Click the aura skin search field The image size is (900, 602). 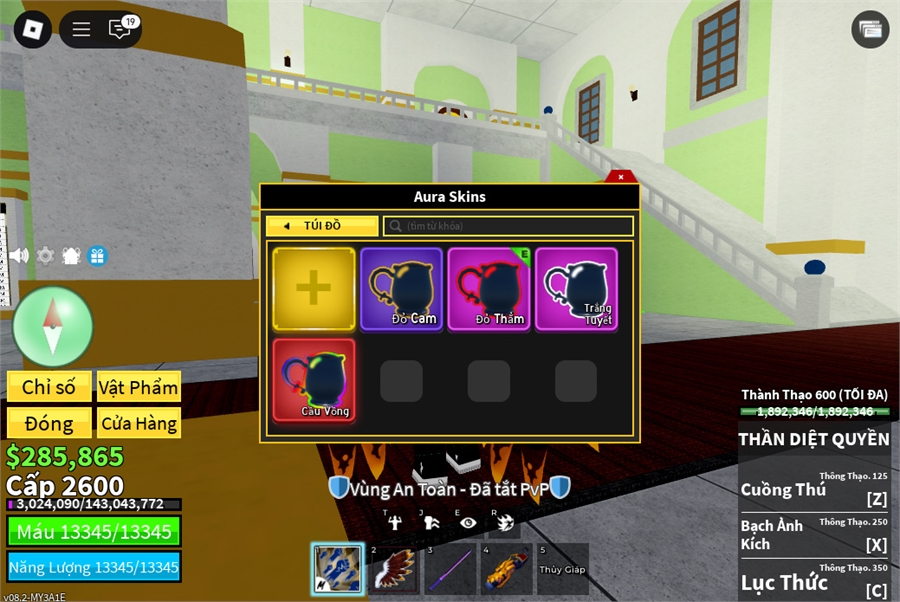pyautogui.click(x=509, y=226)
